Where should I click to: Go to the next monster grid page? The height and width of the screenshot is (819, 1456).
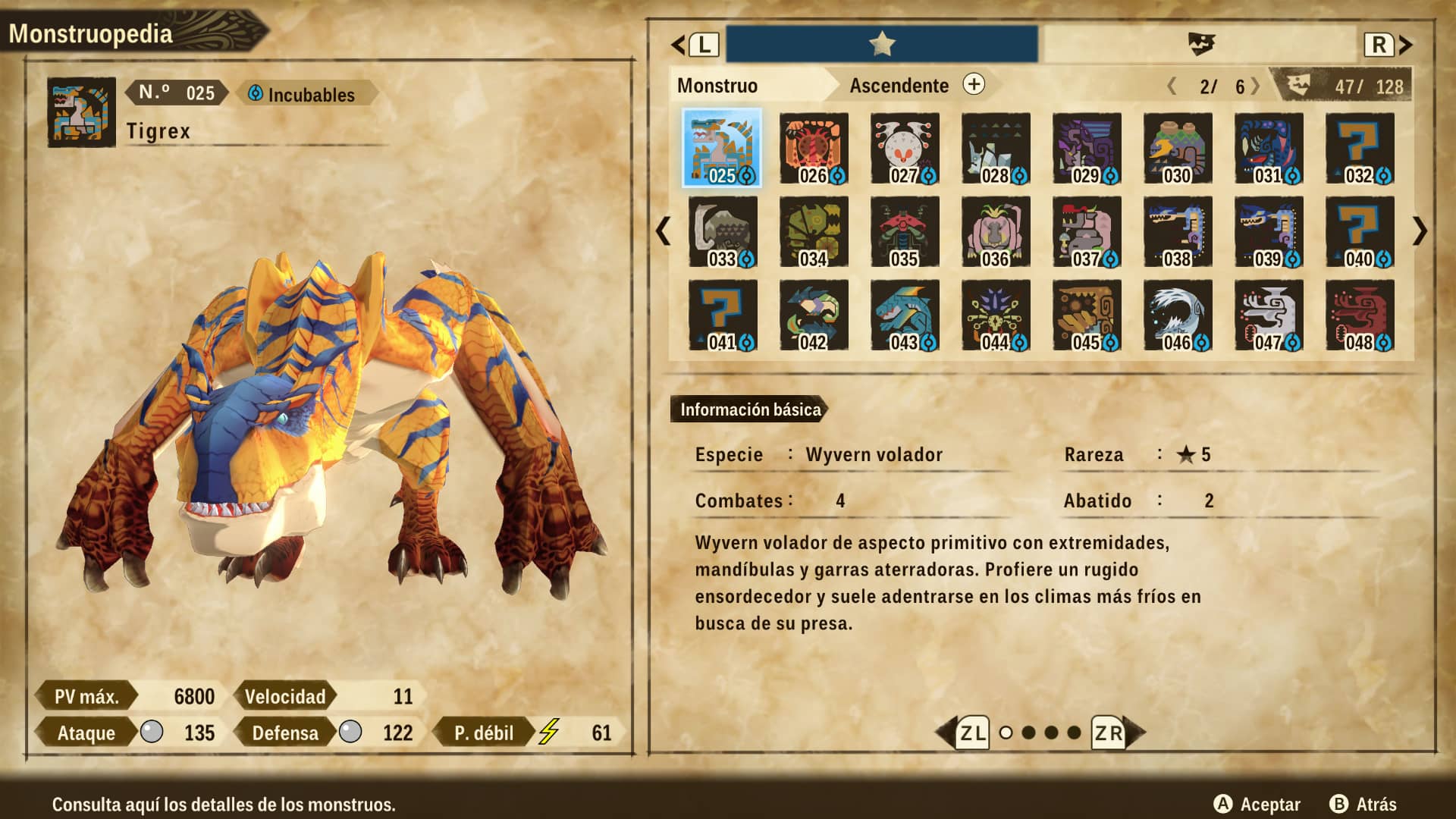pos(1420,231)
